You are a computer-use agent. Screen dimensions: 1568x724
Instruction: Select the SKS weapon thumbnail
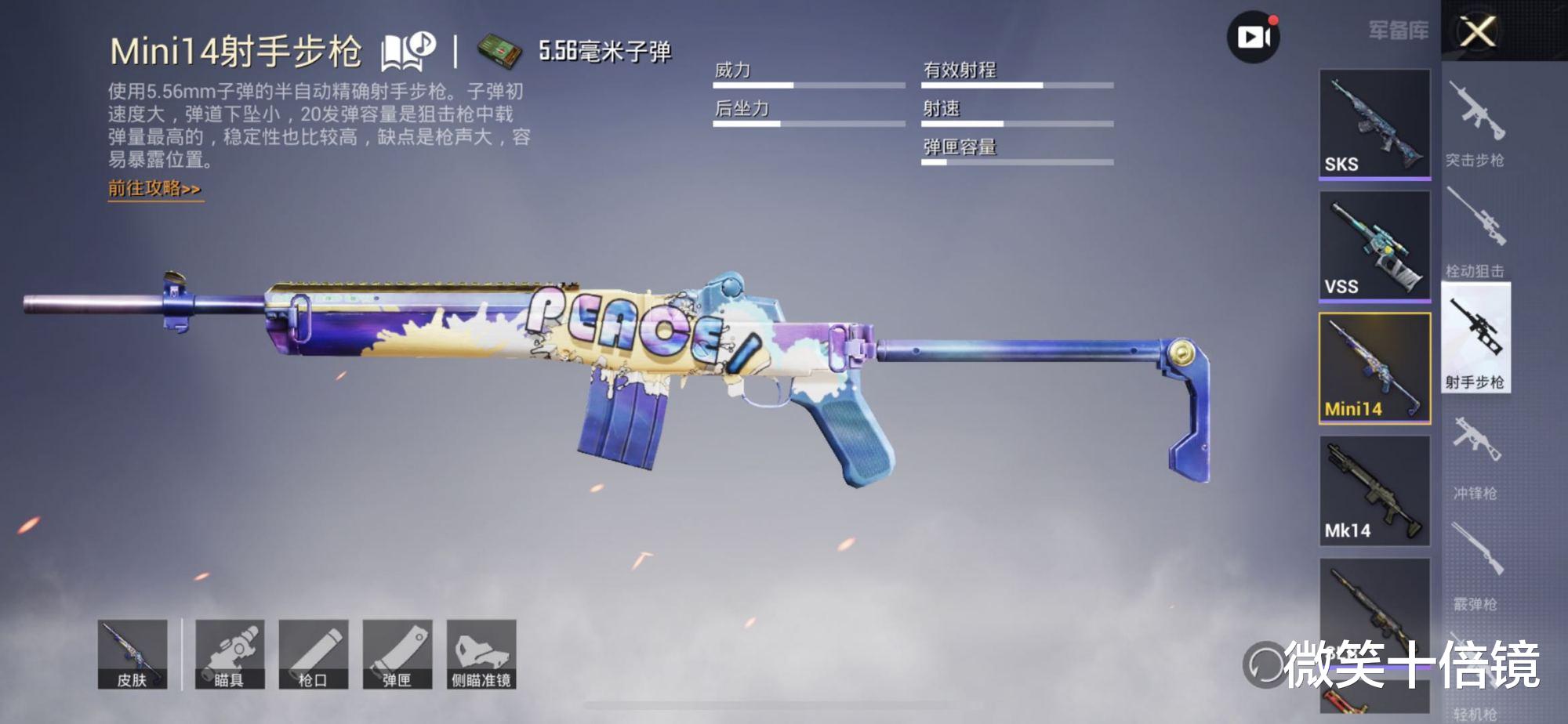click(1374, 121)
